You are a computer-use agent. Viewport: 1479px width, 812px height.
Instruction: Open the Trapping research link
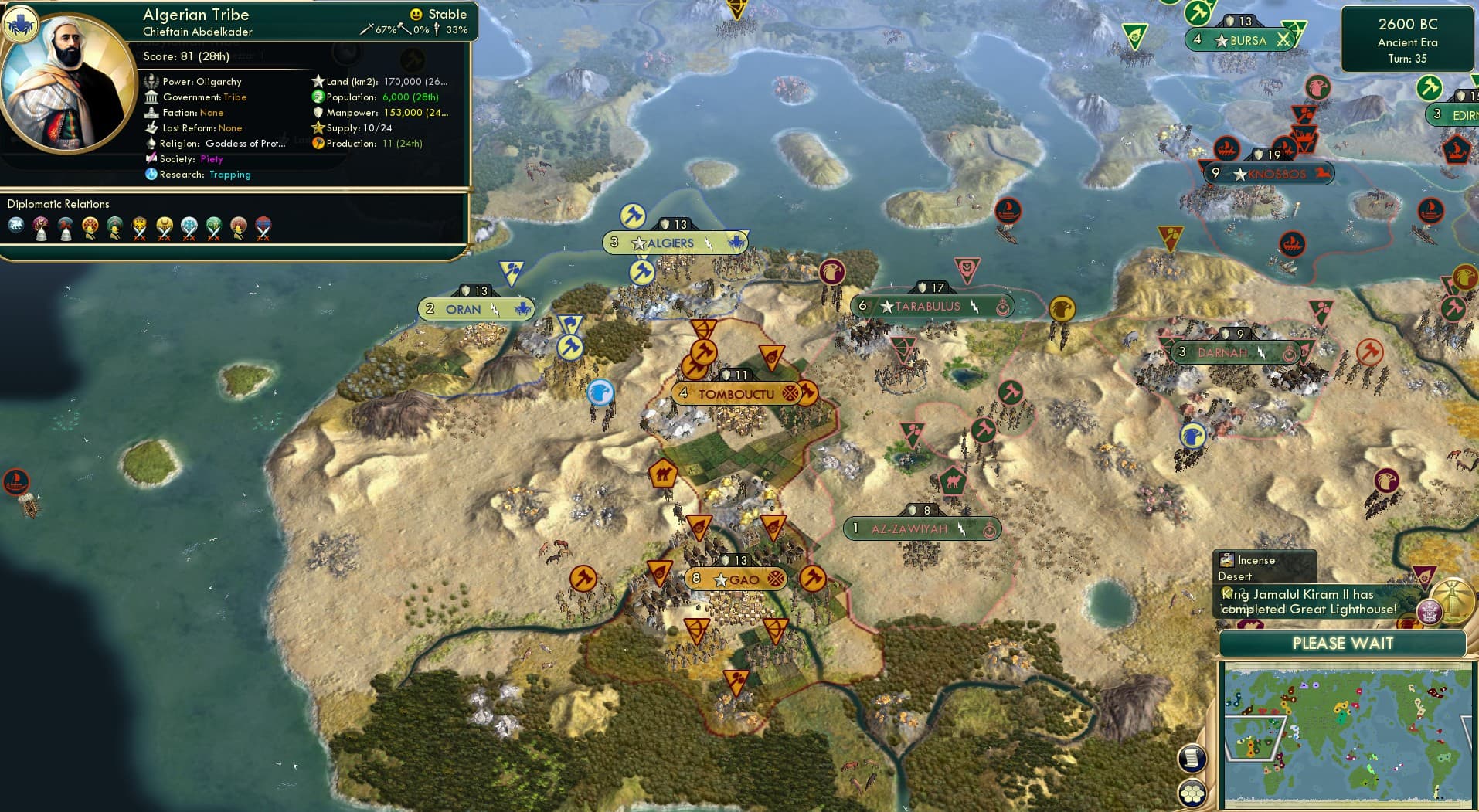click(229, 175)
